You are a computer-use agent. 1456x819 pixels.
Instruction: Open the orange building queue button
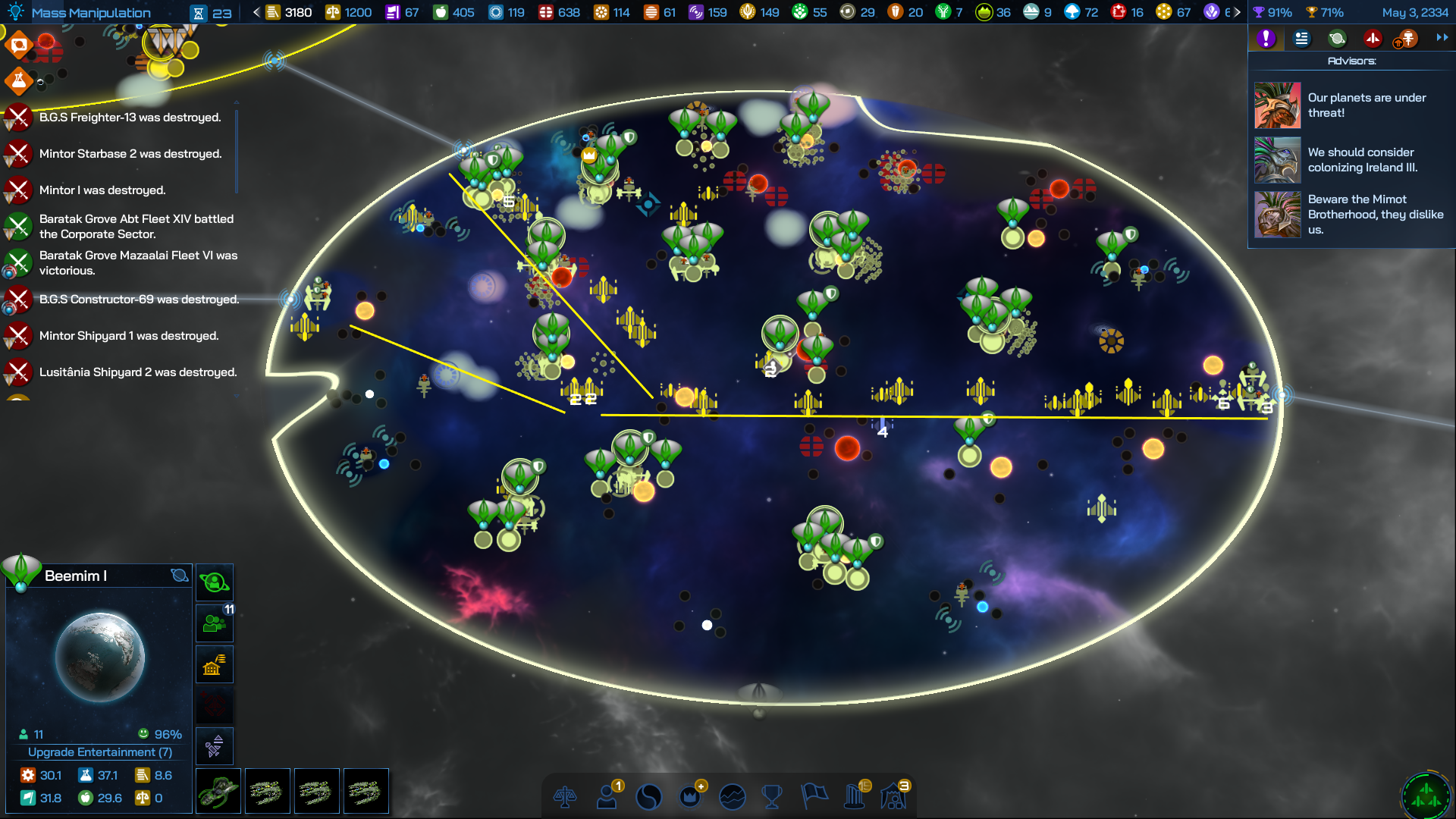(x=215, y=665)
